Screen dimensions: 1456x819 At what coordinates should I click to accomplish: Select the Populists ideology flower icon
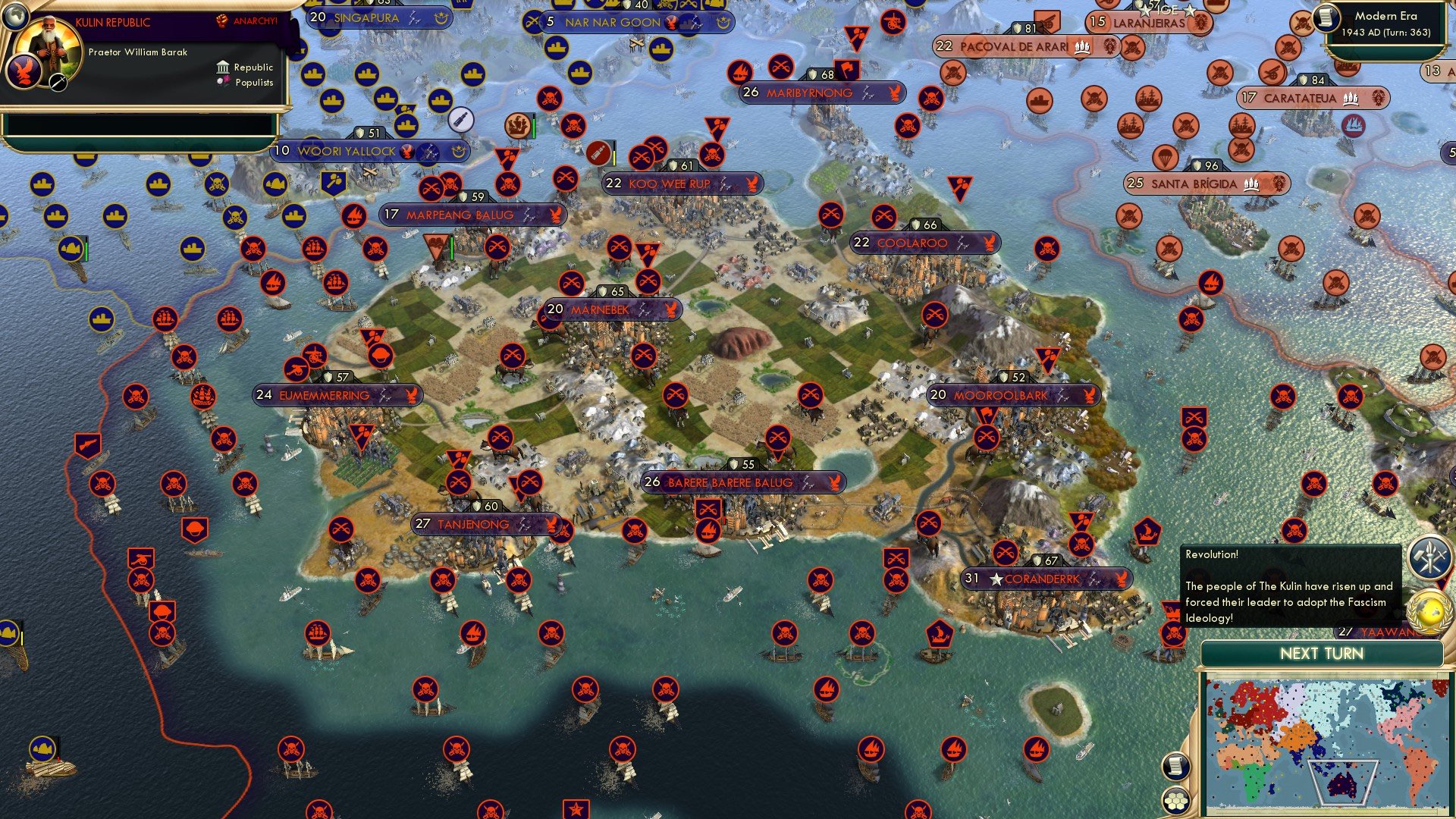pos(221,83)
